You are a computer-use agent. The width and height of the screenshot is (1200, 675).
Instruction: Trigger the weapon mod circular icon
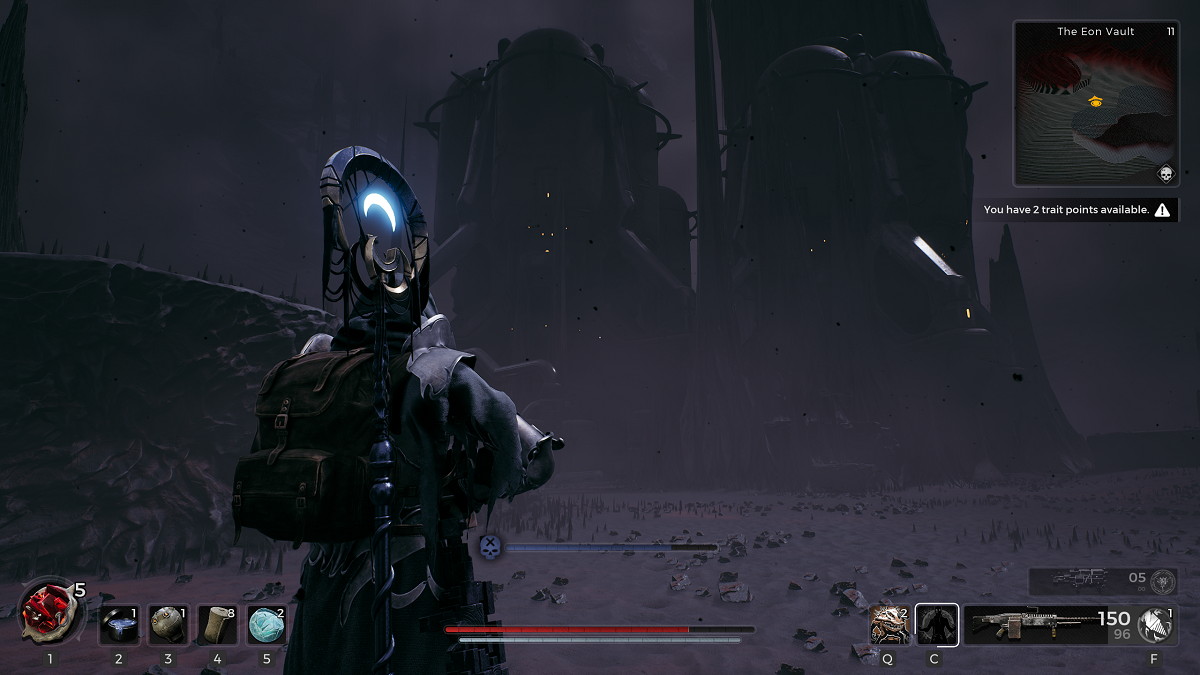click(1157, 625)
